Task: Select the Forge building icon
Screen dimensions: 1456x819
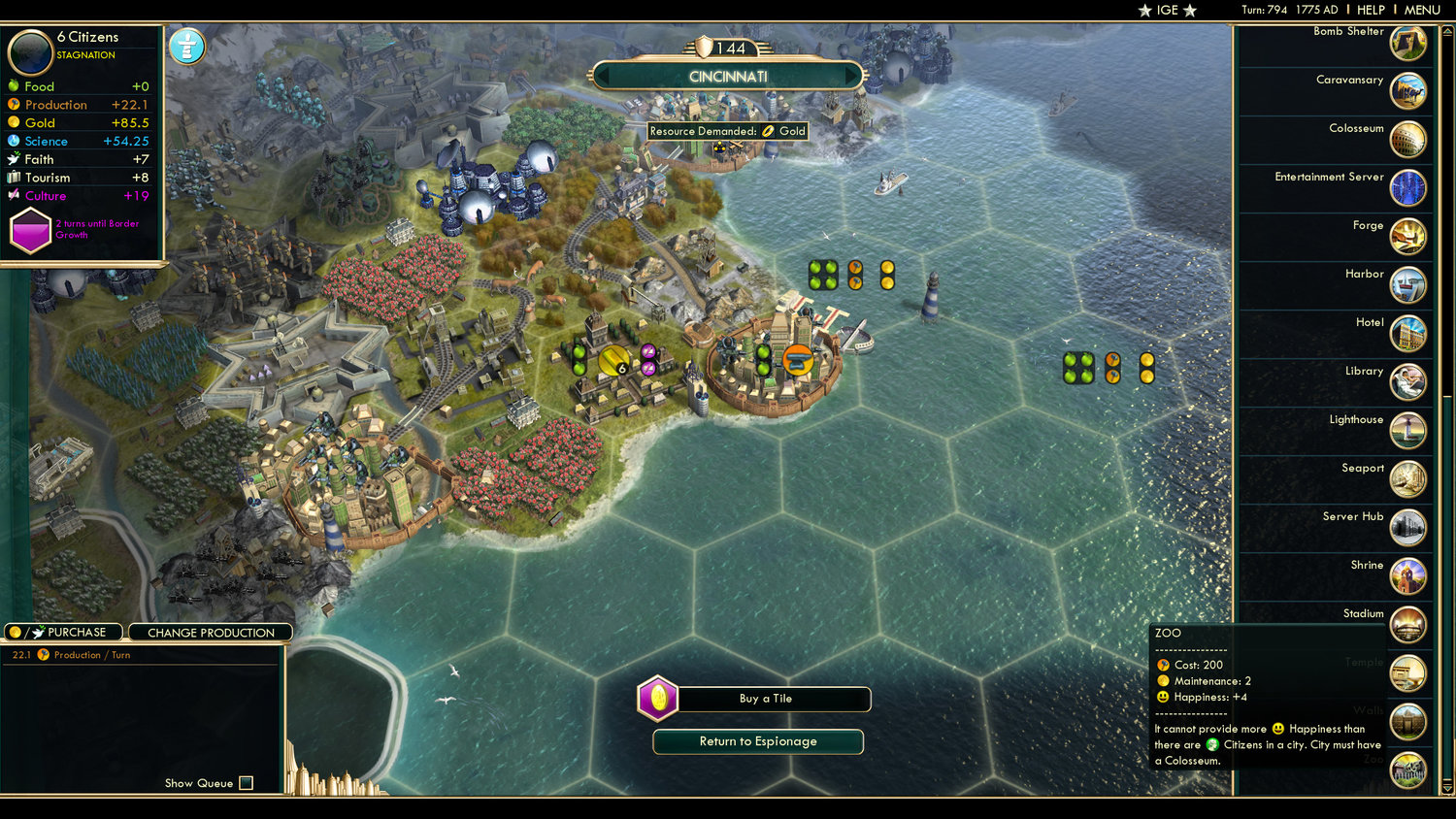Action: [1408, 237]
